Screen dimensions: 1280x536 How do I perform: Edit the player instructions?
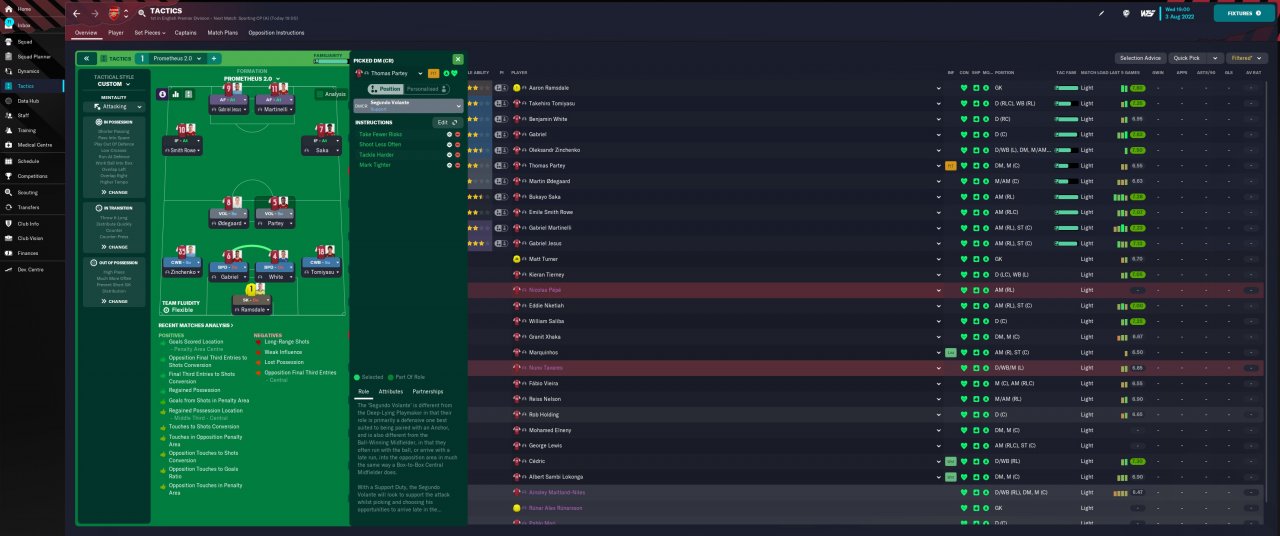tap(445, 122)
